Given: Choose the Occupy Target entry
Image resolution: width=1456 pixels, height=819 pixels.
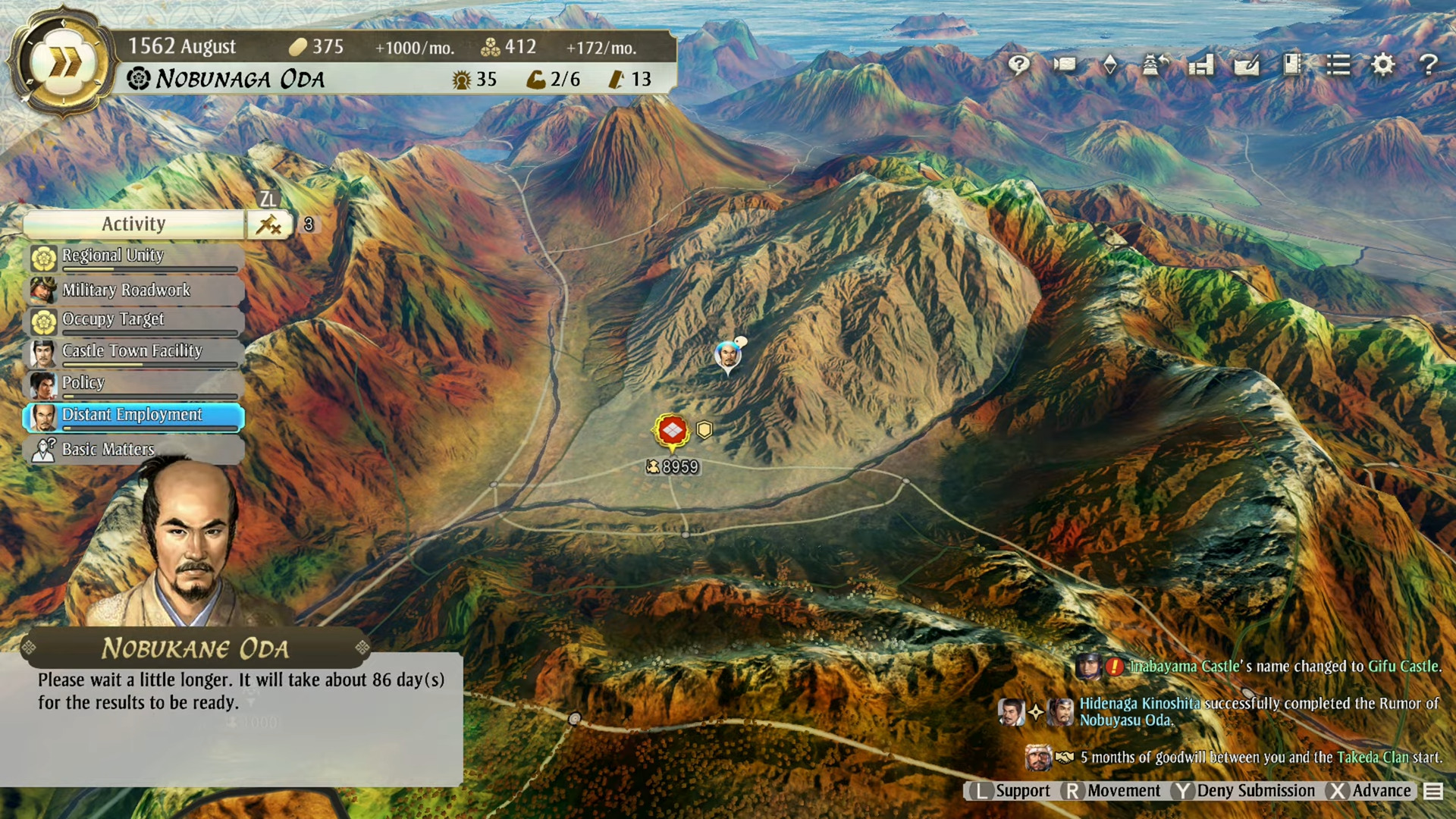Looking at the screenshot, I should pyautogui.click(x=134, y=321).
